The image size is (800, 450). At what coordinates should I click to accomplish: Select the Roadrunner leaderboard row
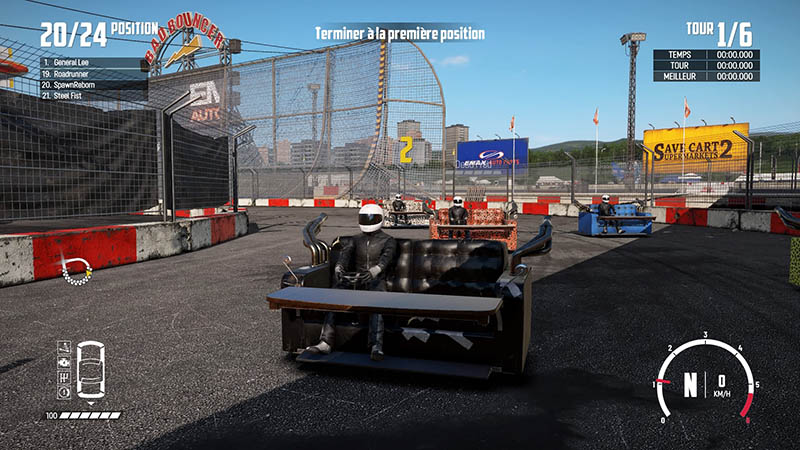pos(90,74)
